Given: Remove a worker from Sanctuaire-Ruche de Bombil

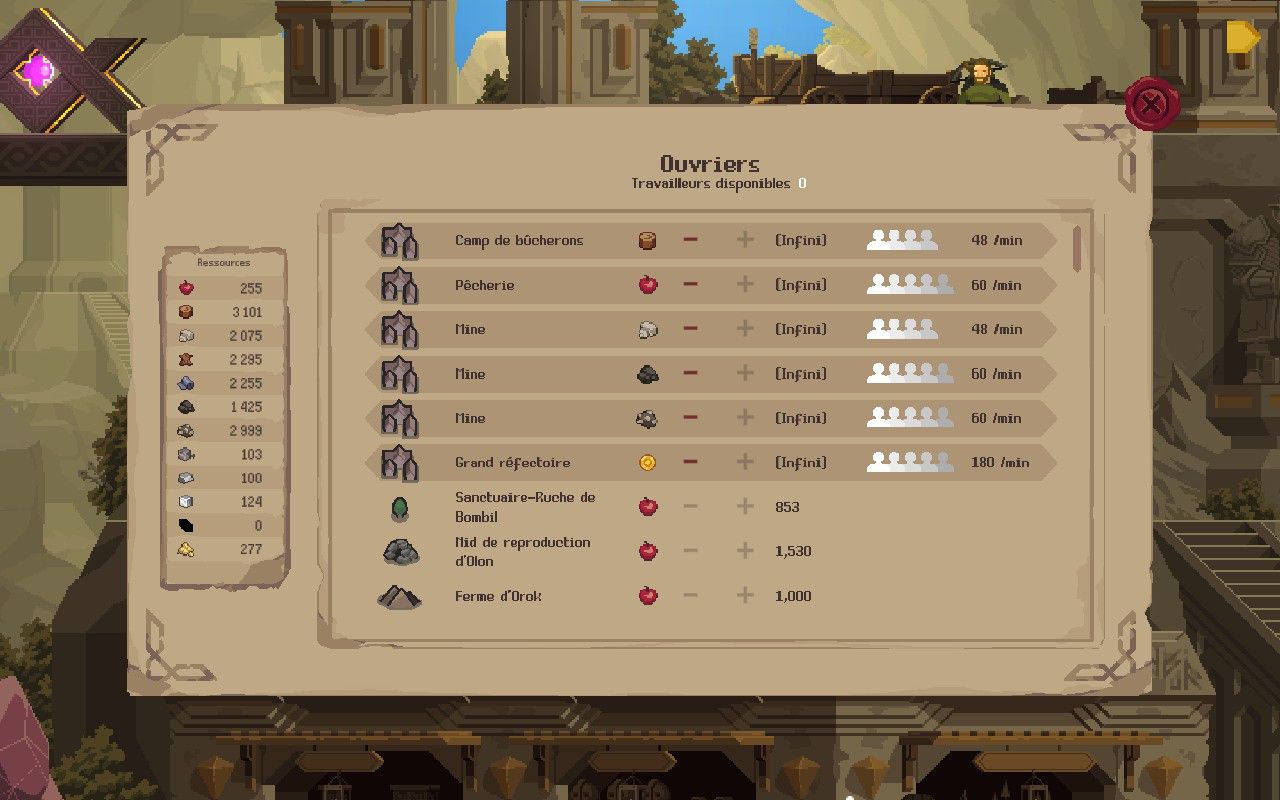Looking at the screenshot, I should tap(690, 507).
